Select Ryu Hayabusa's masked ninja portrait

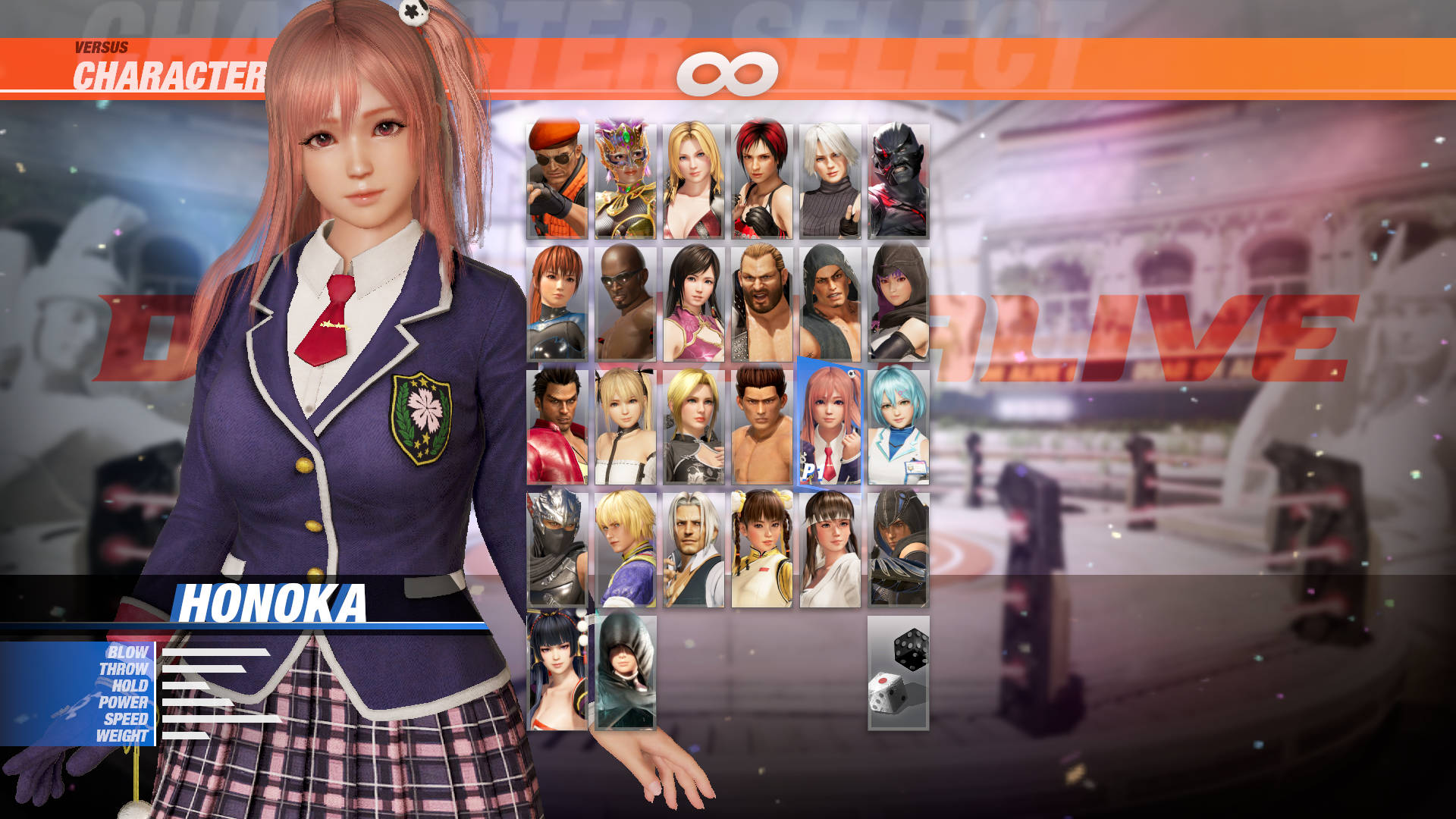(556, 550)
